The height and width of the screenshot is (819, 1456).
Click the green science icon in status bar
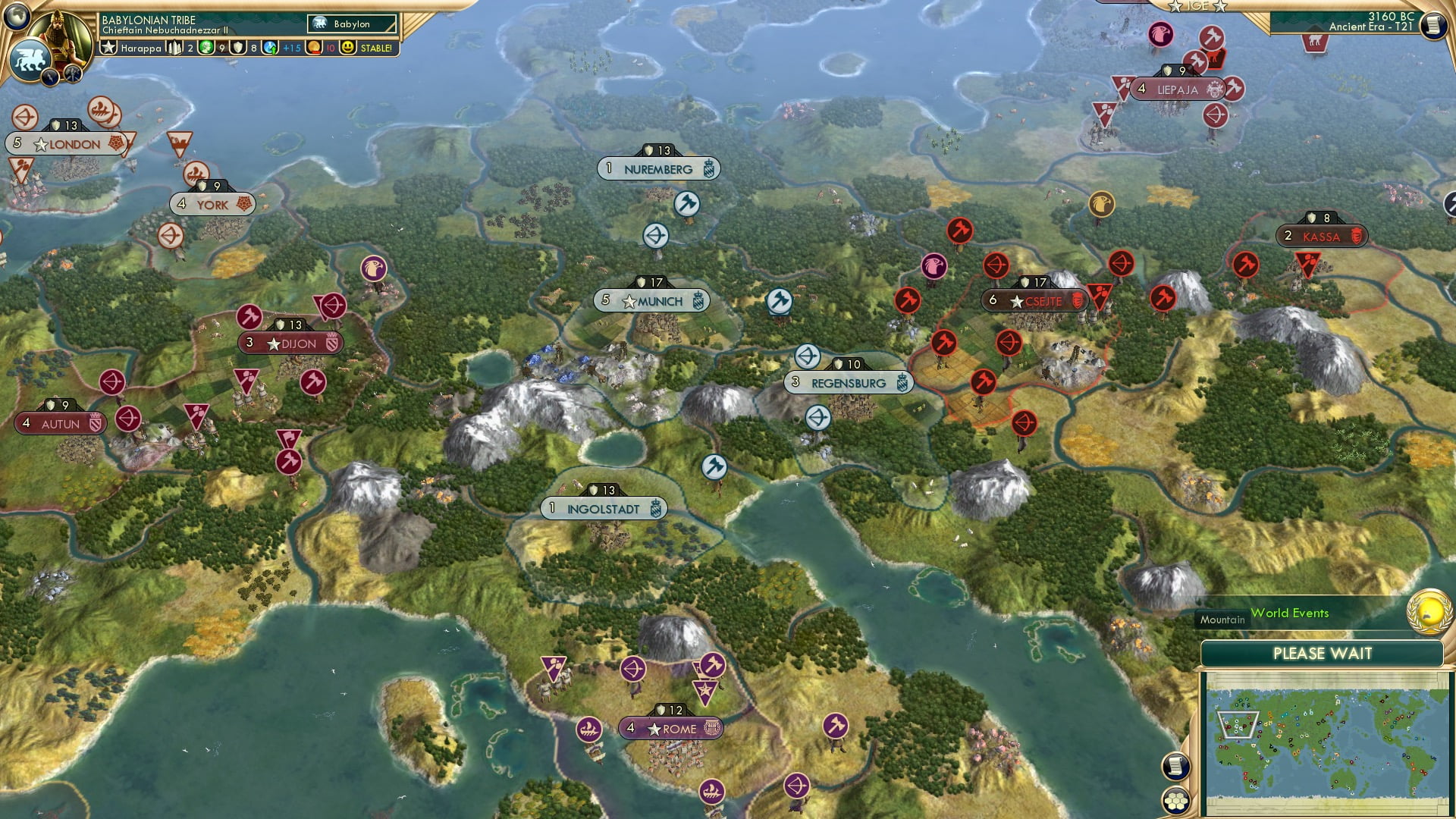tap(206, 48)
